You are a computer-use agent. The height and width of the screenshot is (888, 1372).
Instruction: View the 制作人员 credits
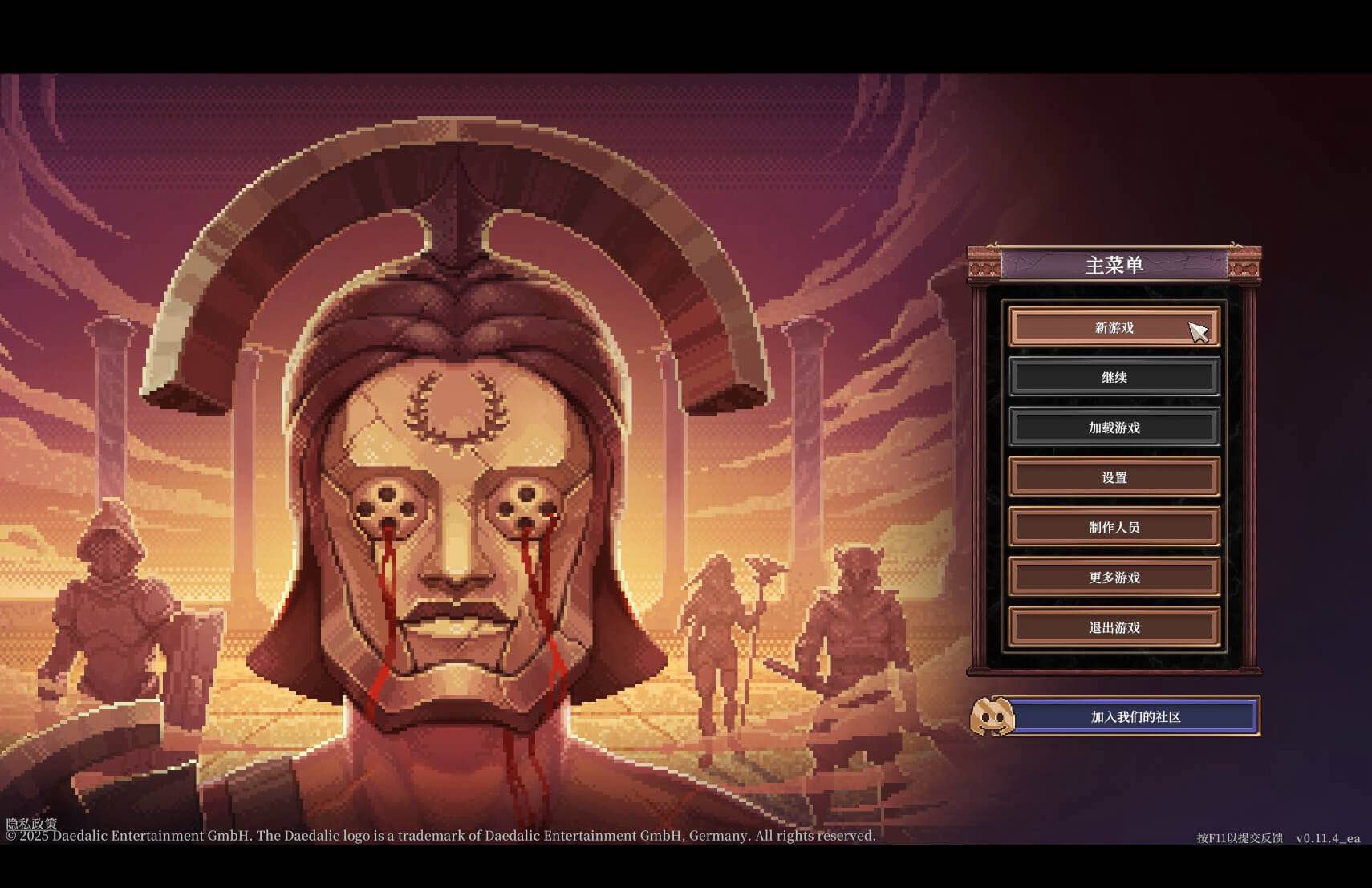pos(1115,527)
